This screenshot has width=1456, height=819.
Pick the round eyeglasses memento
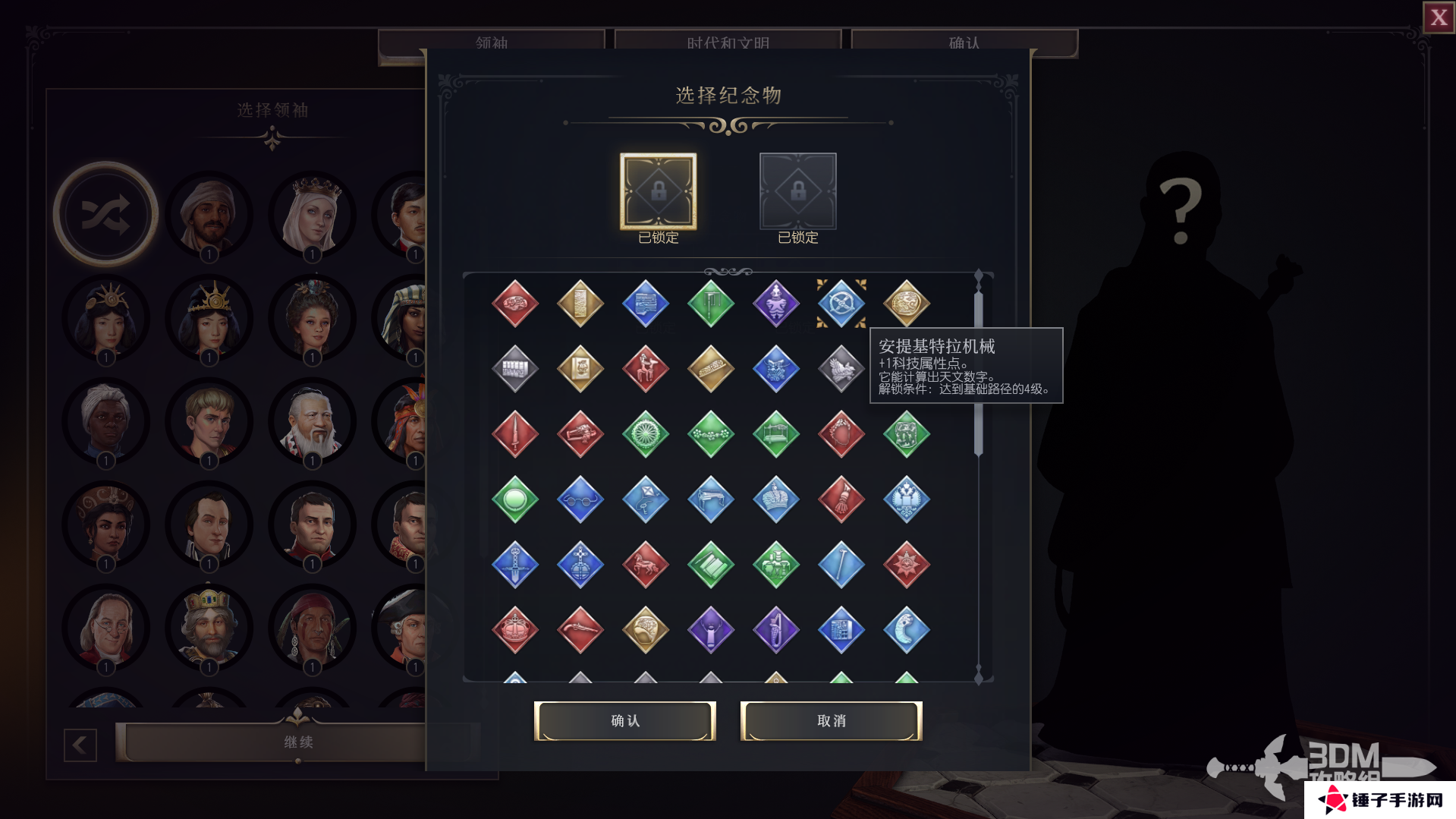[580, 499]
